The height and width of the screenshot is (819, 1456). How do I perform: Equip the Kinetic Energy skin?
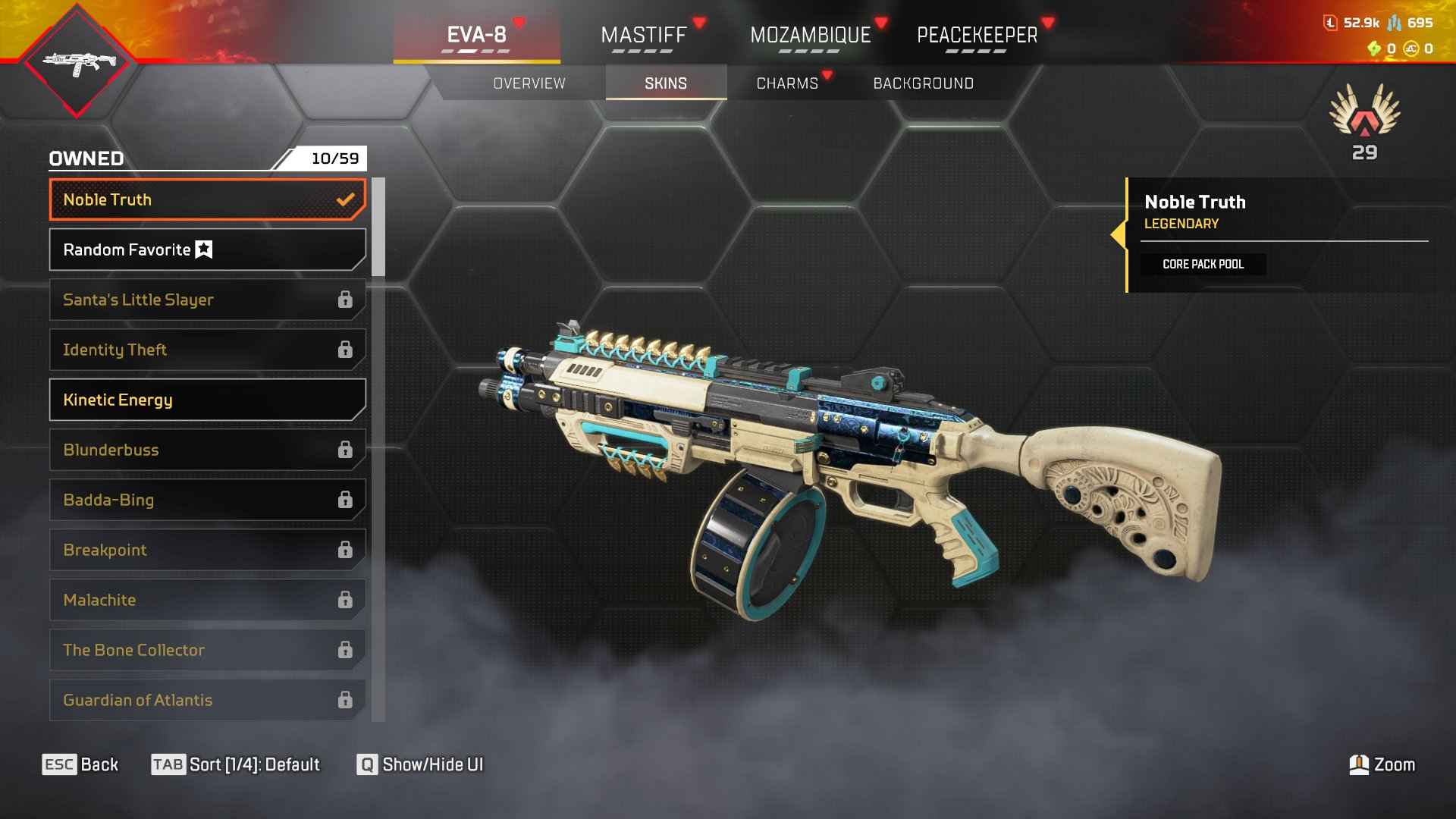coord(207,400)
